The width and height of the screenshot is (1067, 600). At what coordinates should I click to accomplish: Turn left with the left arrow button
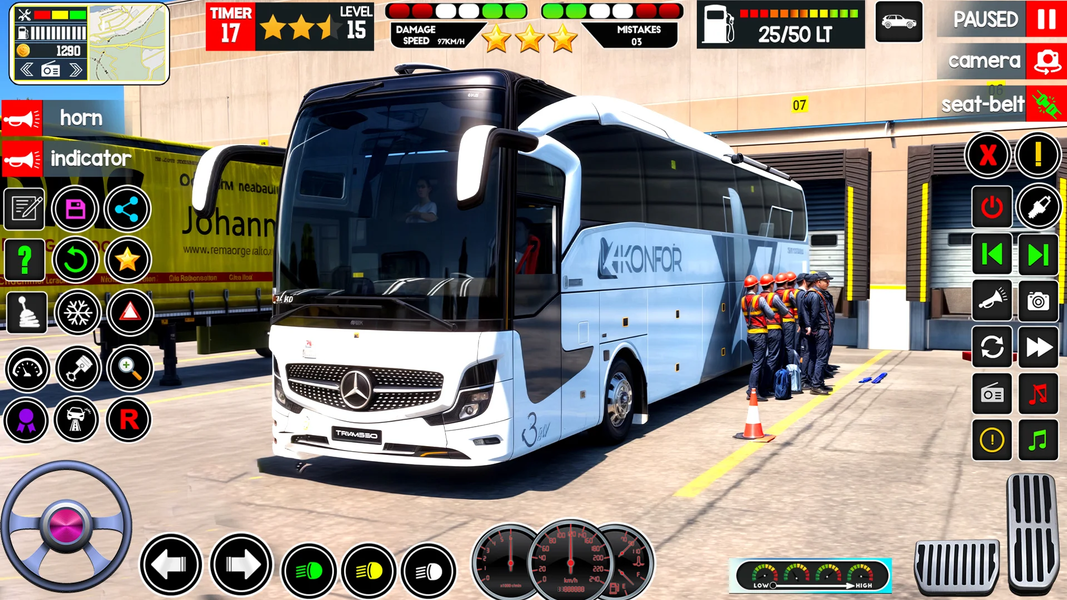(x=171, y=565)
